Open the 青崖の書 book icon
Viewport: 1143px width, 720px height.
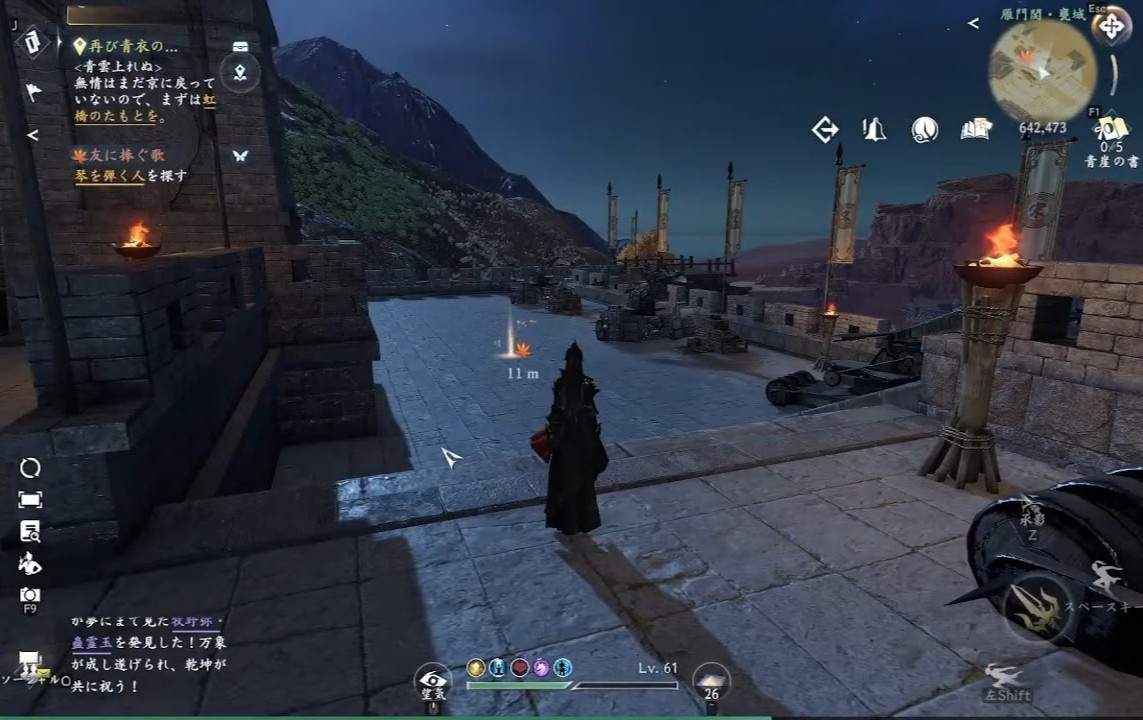coord(1109,130)
